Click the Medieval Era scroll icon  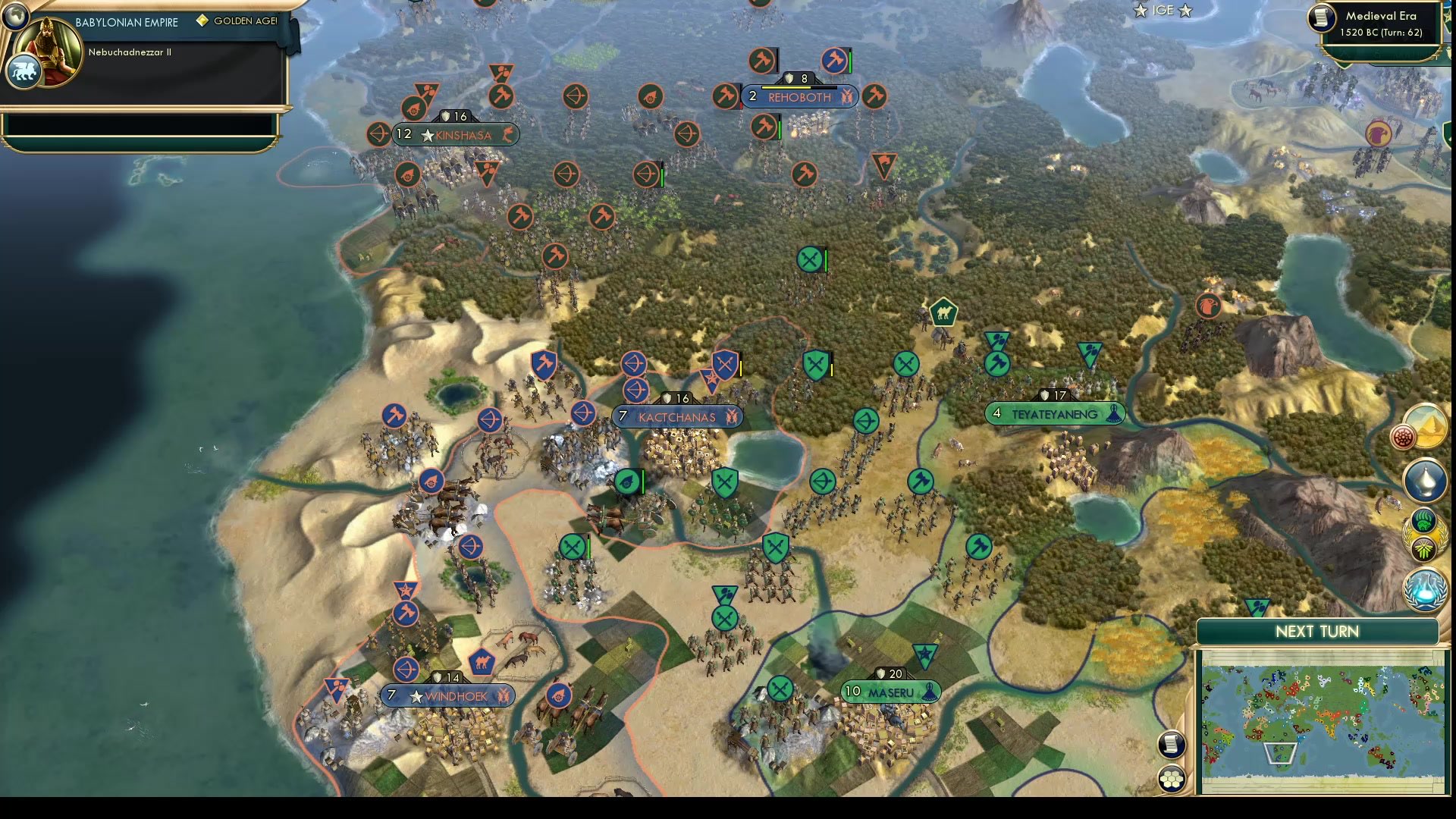pyautogui.click(x=1321, y=19)
